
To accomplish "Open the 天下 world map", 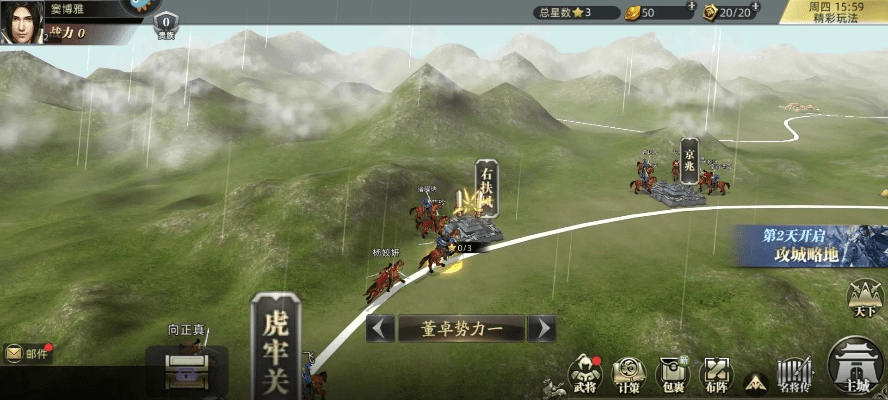I will (866, 299).
